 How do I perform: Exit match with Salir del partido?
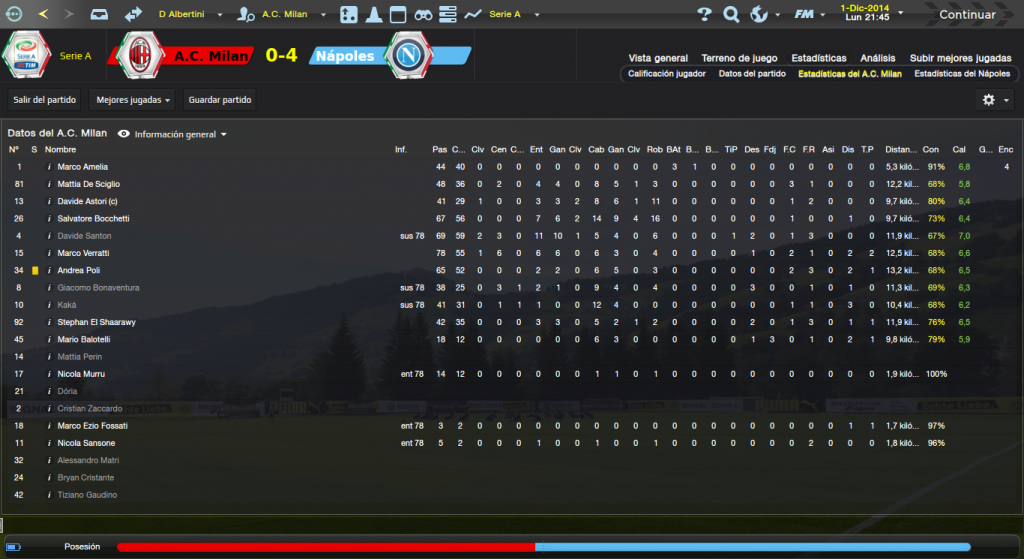(46, 100)
